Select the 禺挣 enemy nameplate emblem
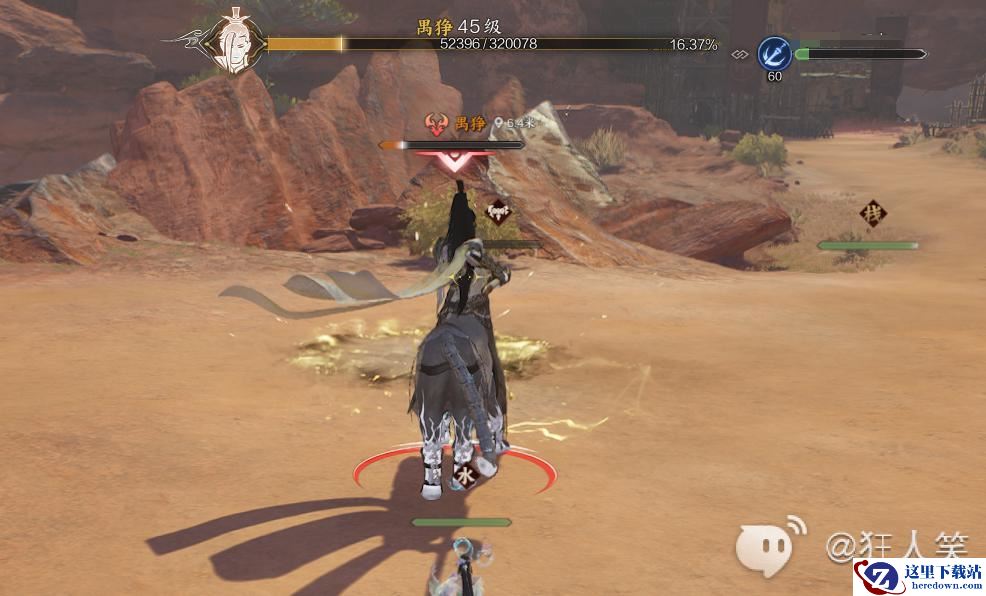986x596 pixels. click(437, 124)
